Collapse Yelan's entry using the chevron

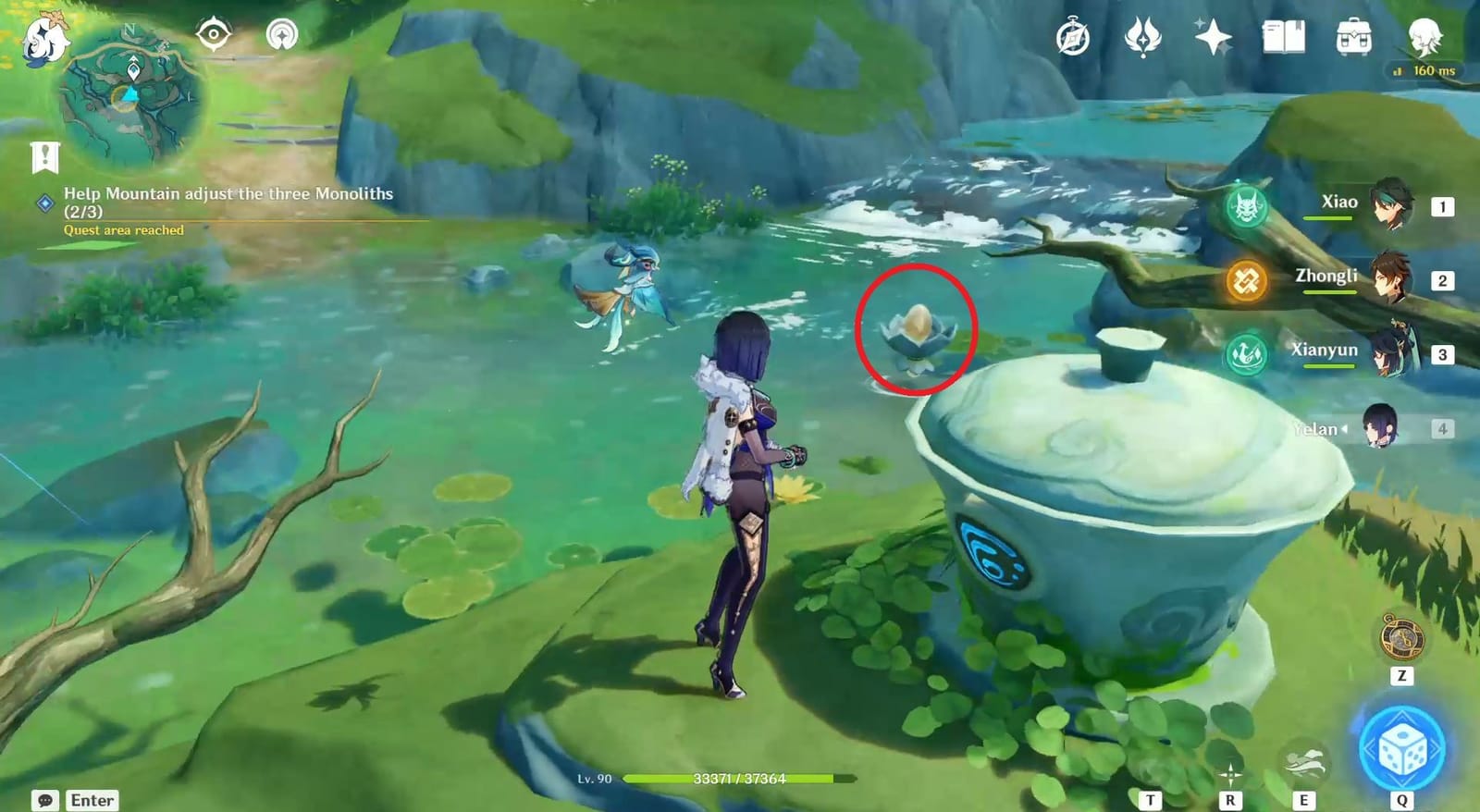click(1344, 427)
